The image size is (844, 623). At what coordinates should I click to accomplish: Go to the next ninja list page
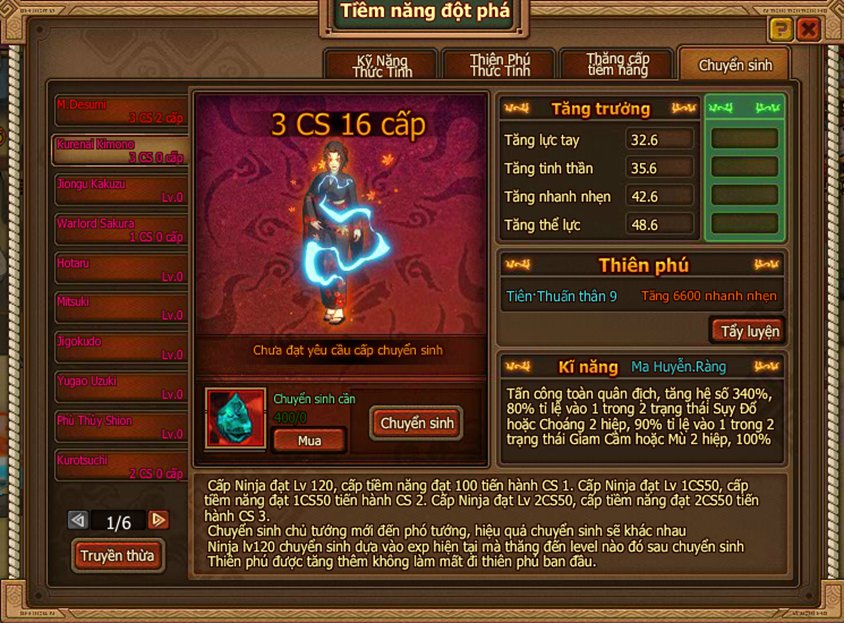point(158,520)
